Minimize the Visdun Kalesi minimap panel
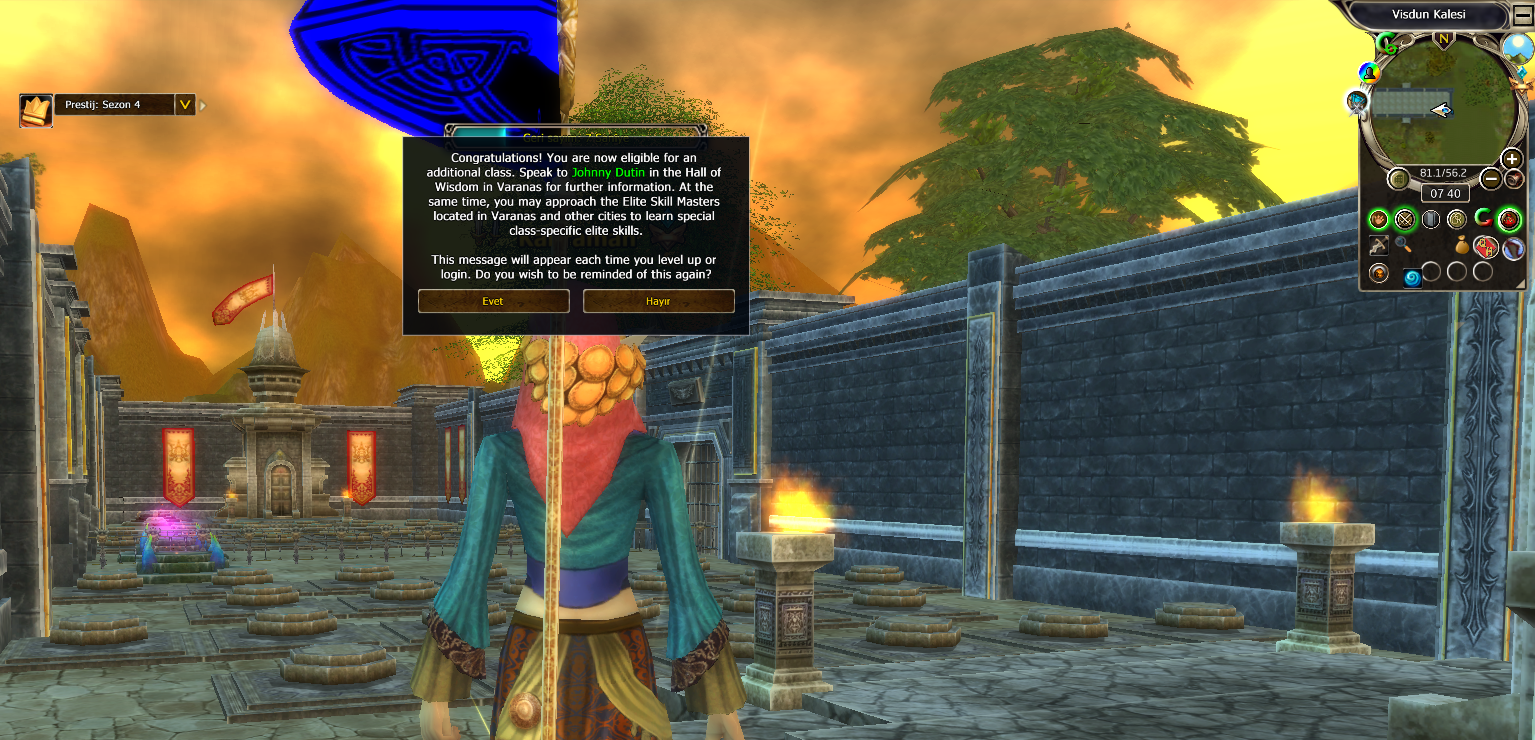Screen dimensions: 1535x740 click(1522, 15)
